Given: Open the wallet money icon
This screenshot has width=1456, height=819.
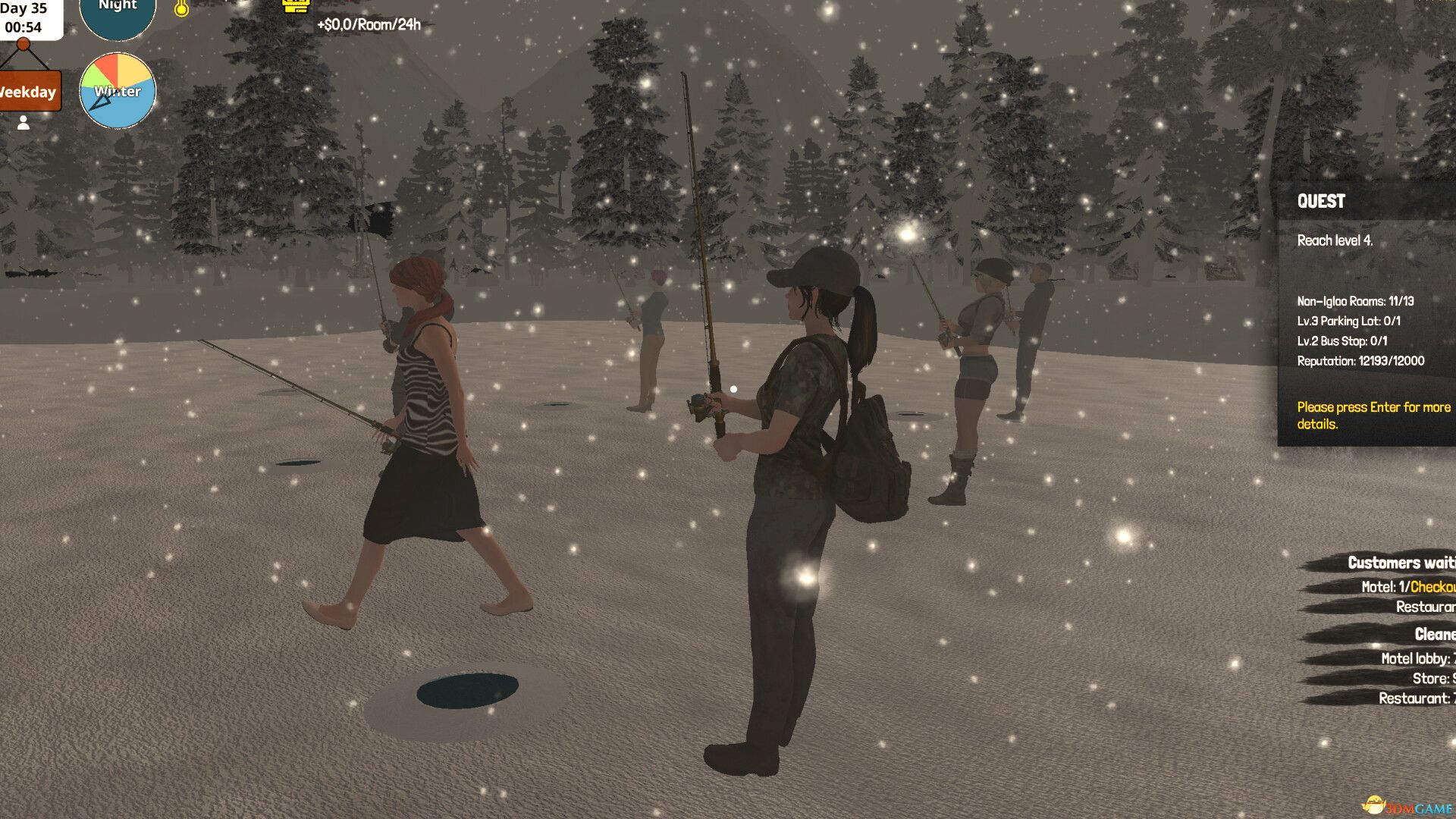Looking at the screenshot, I should click(x=294, y=6).
